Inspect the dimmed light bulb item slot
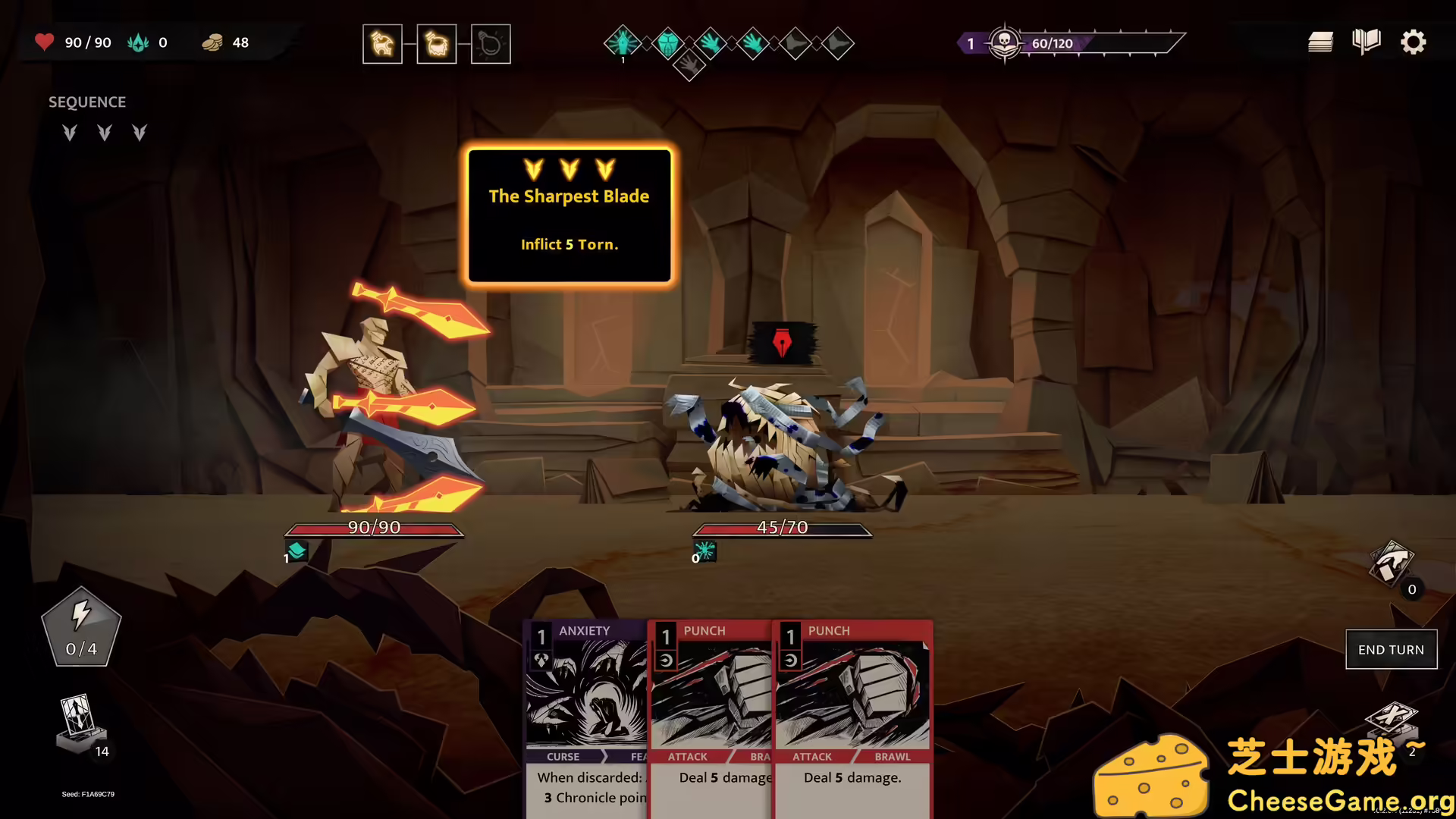The height and width of the screenshot is (819, 1456). pyautogui.click(x=491, y=45)
